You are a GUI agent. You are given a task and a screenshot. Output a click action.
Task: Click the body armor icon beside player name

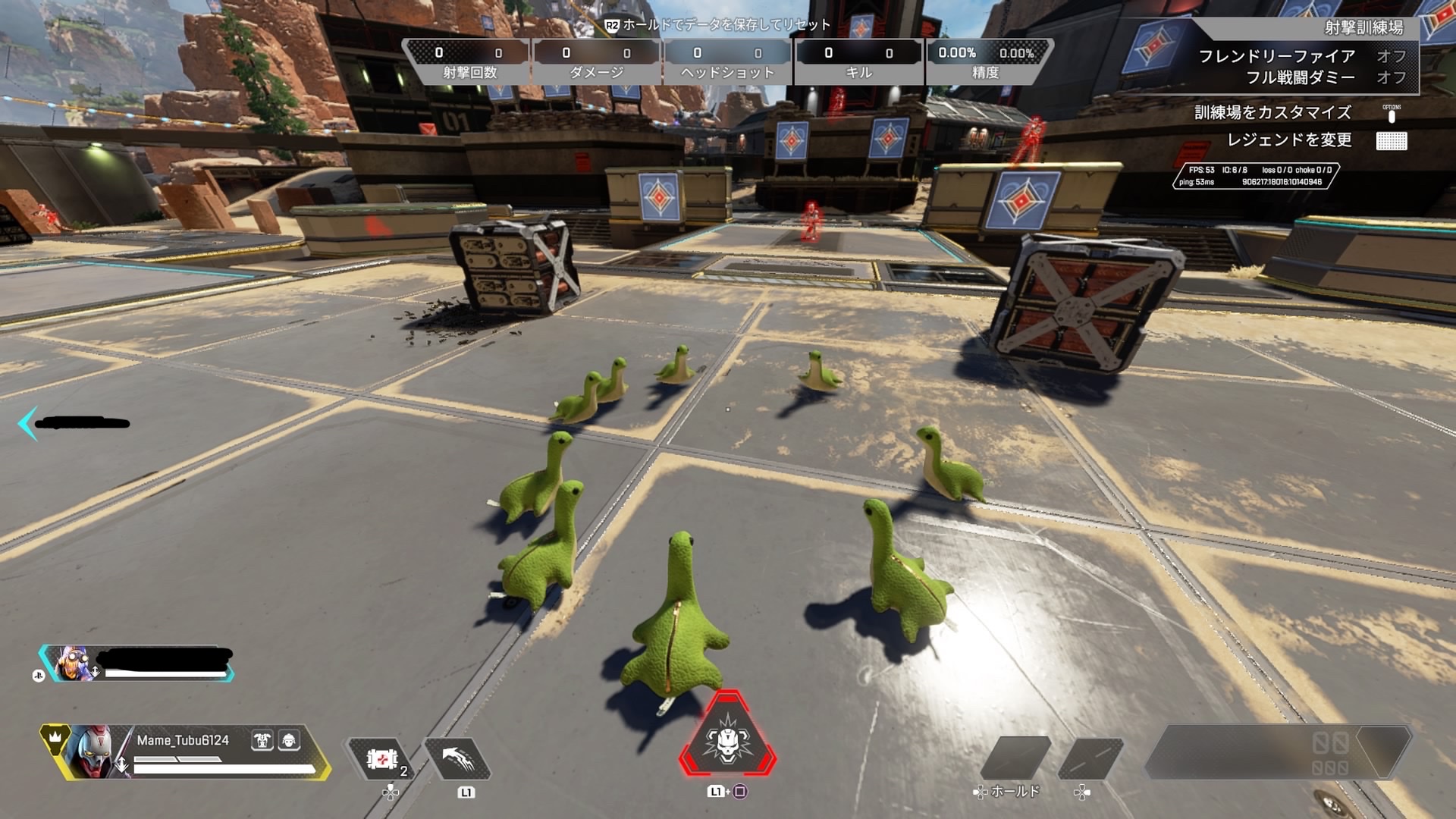click(262, 740)
